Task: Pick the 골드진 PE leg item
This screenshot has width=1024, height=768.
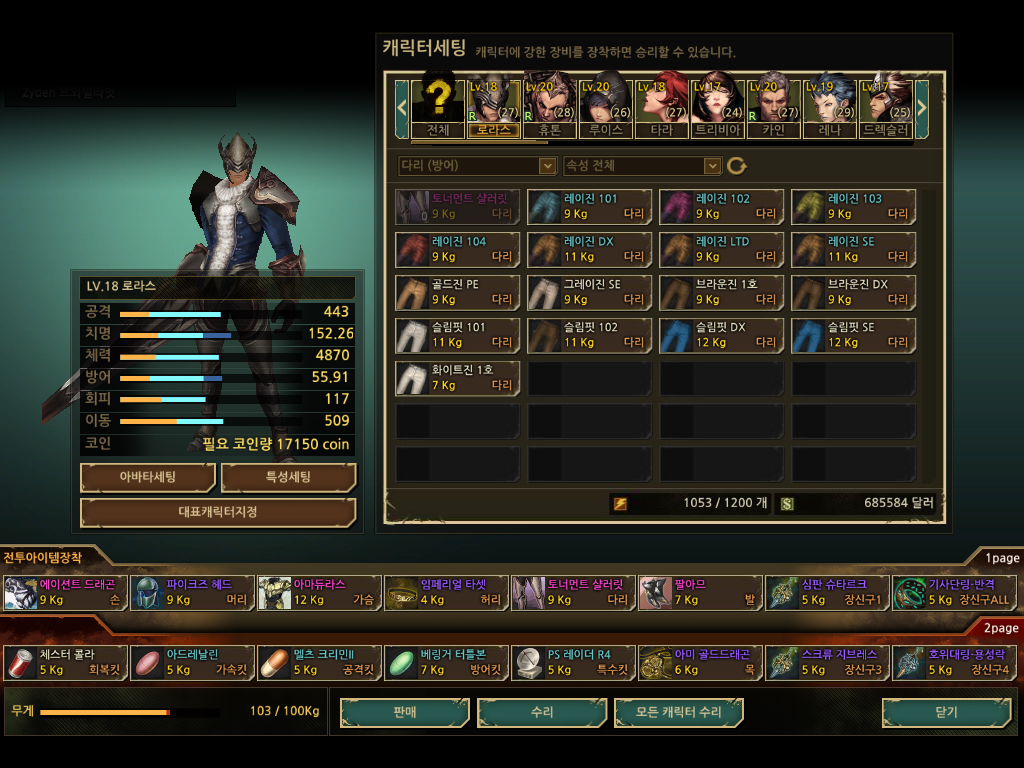Action: pos(458,292)
